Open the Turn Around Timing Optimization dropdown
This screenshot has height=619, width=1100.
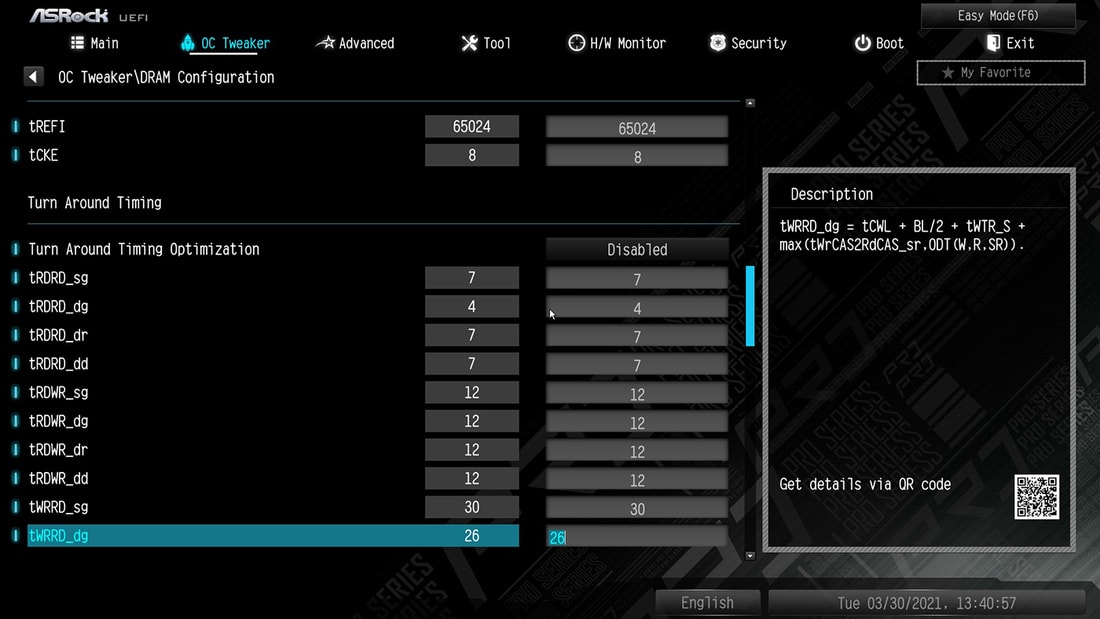tap(637, 250)
